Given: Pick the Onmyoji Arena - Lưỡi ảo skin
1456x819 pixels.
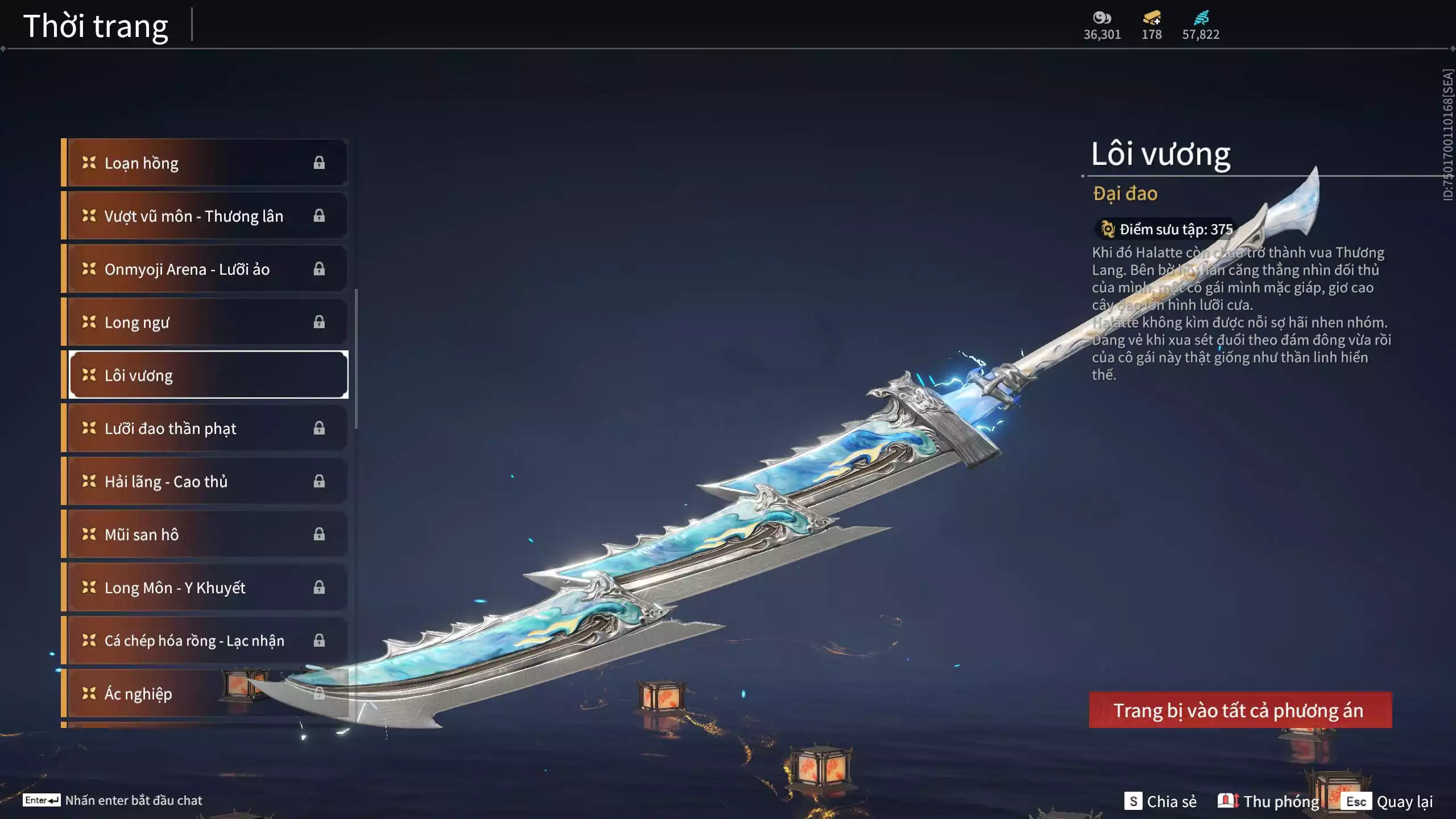Looking at the screenshot, I should tap(205, 268).
